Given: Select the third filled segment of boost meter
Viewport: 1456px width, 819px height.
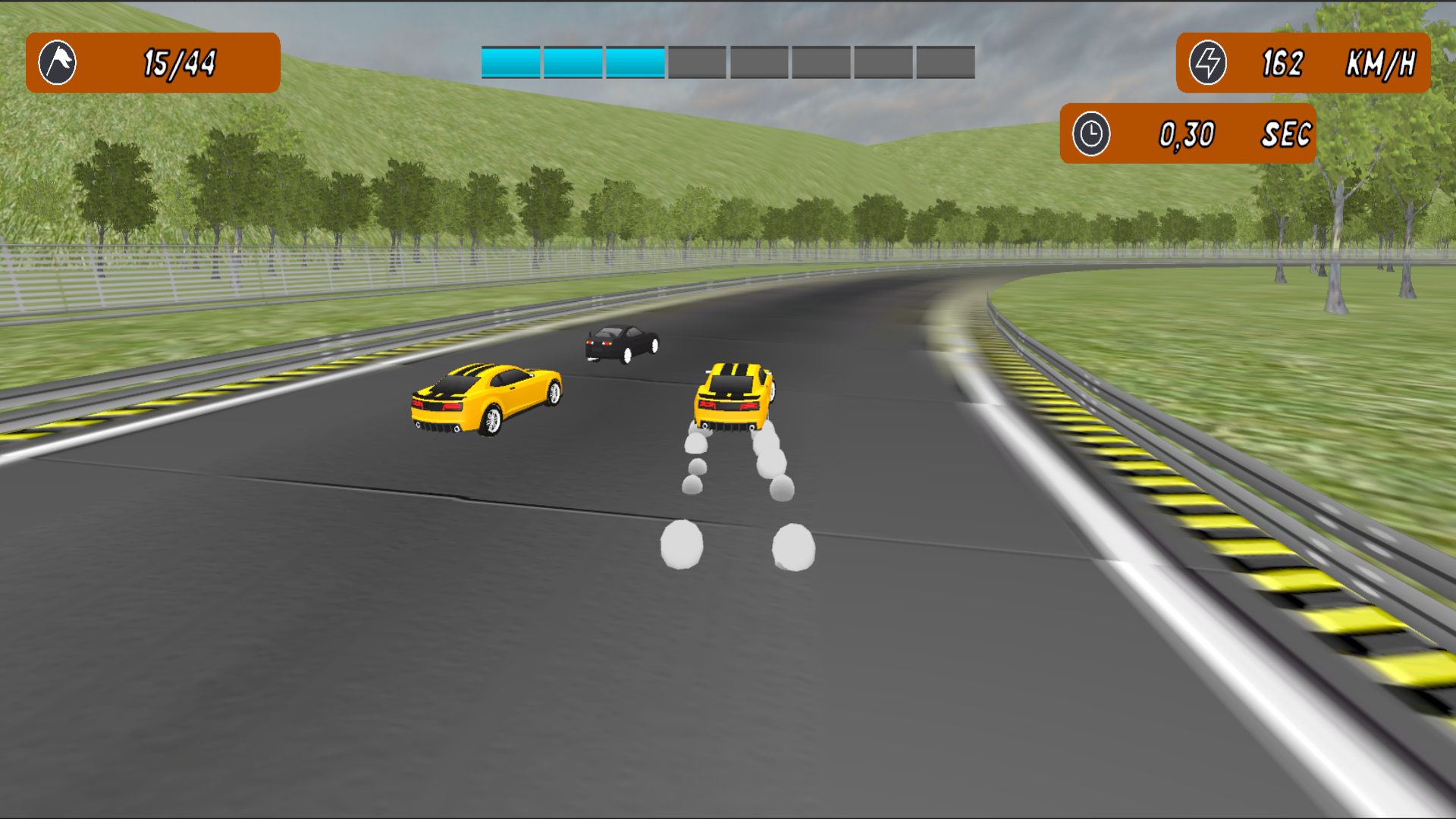Looking at the screenshot, I should click(x=633, y=62).
